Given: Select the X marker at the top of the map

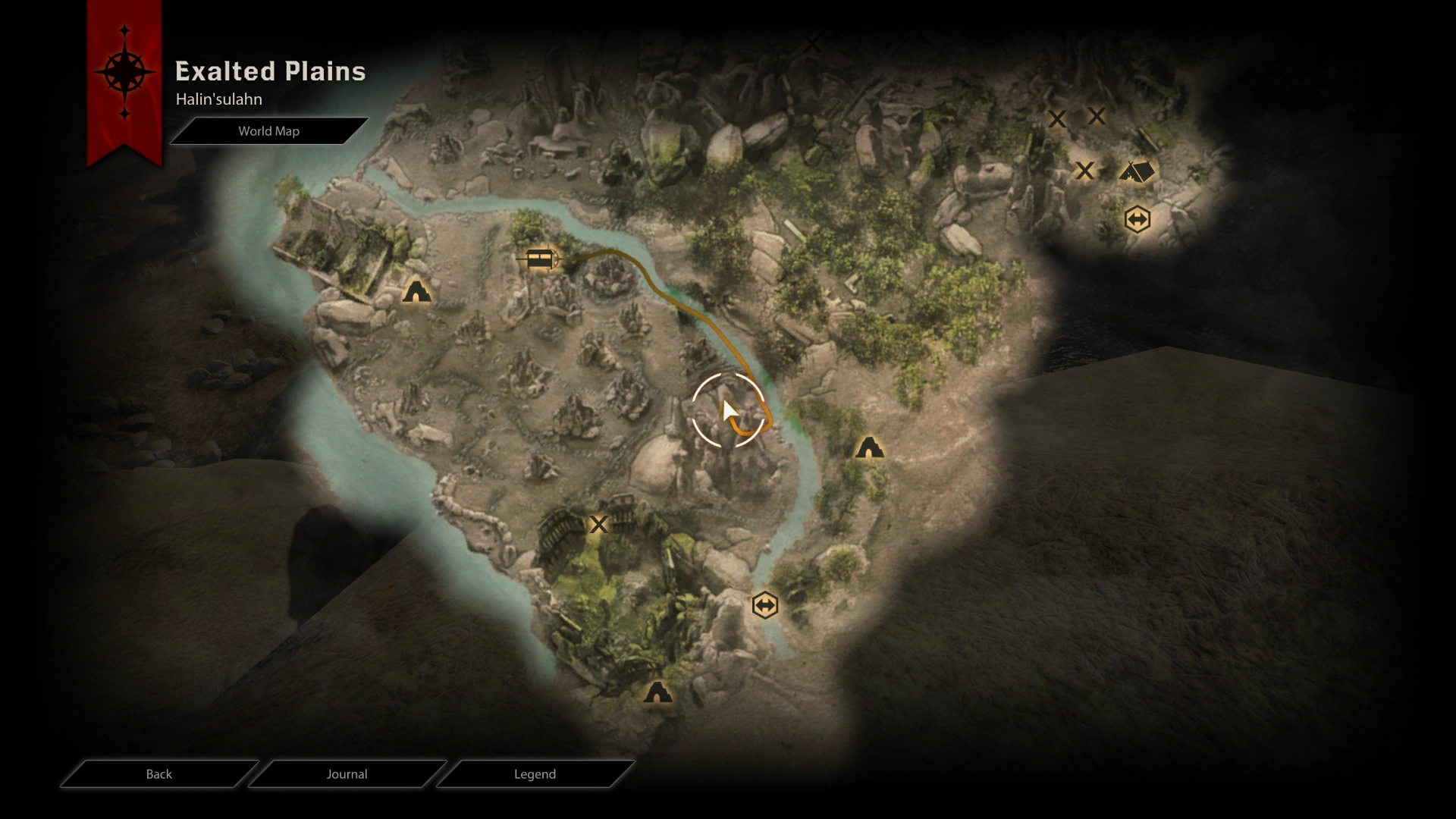Looking at the screenshot, I should [814, 43].
